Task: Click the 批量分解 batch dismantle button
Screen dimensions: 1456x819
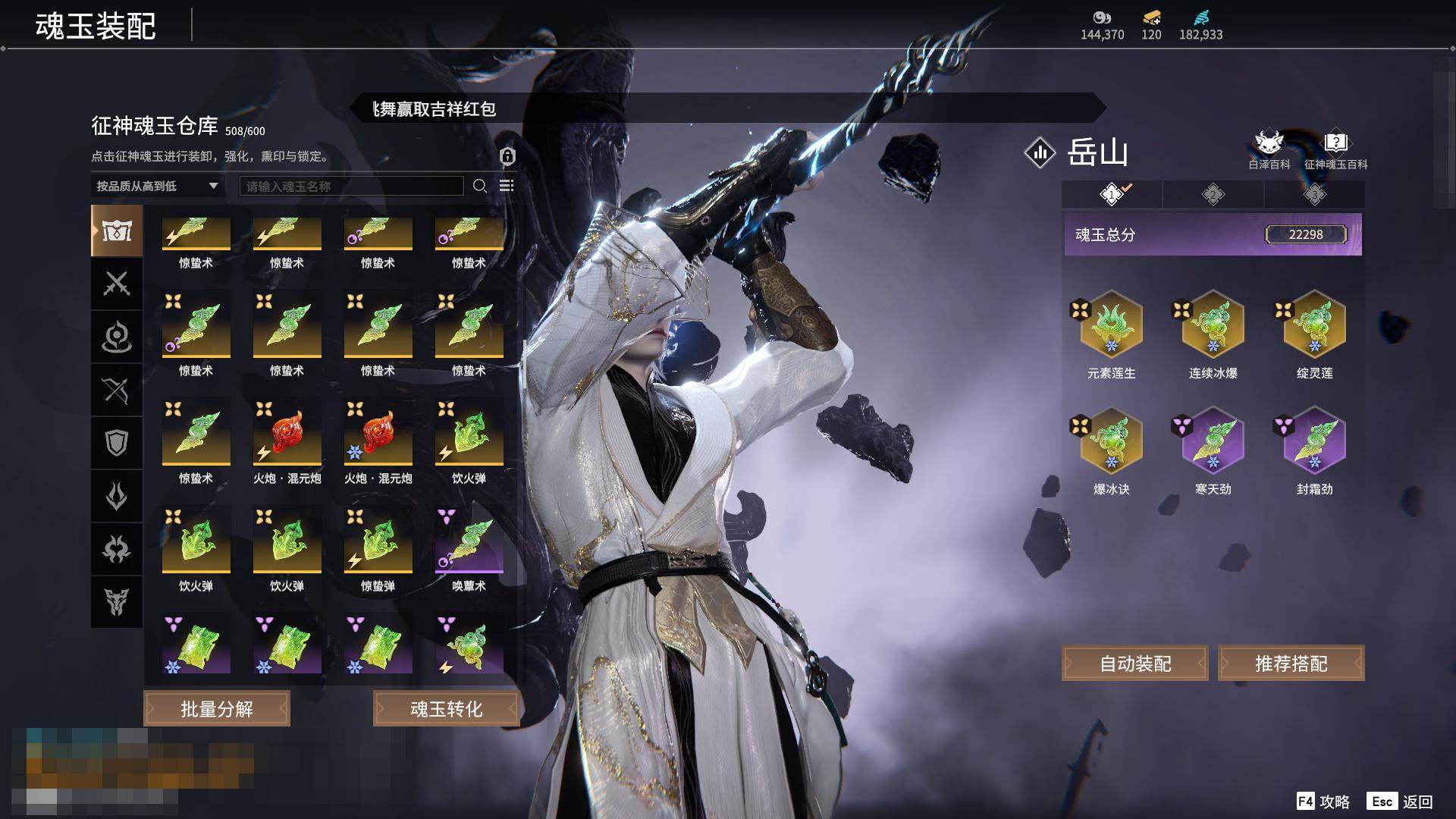Action: pyautogui.click(x=217, y=708)
